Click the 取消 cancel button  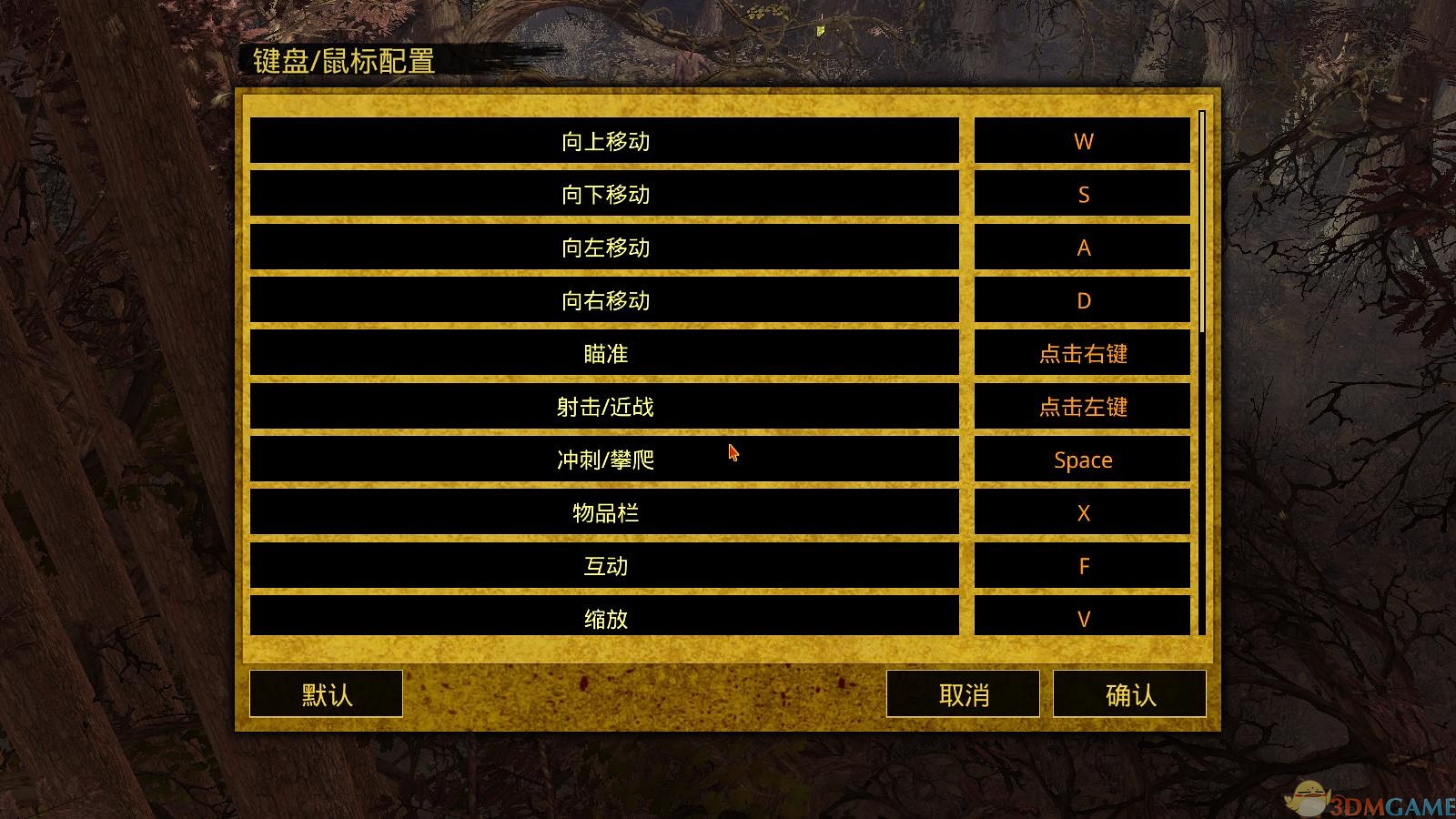point(964,693)
